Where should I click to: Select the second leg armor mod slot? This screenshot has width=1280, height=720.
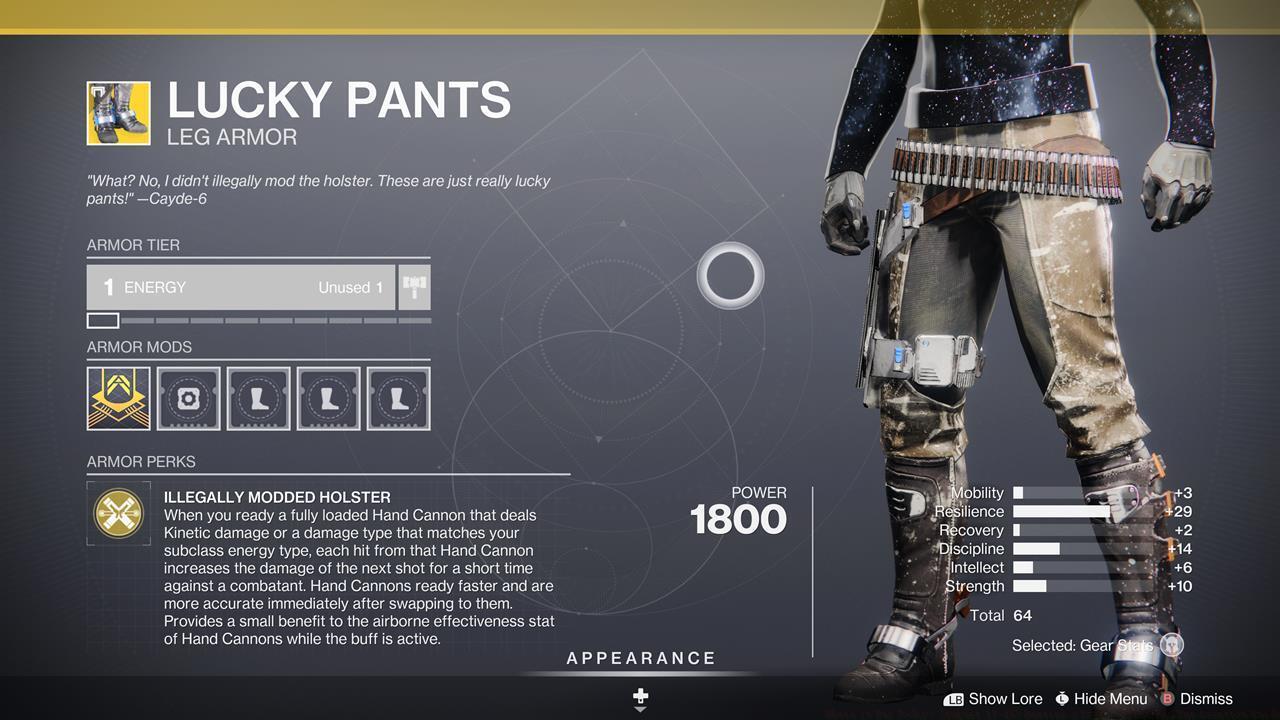tap(328, 398)
